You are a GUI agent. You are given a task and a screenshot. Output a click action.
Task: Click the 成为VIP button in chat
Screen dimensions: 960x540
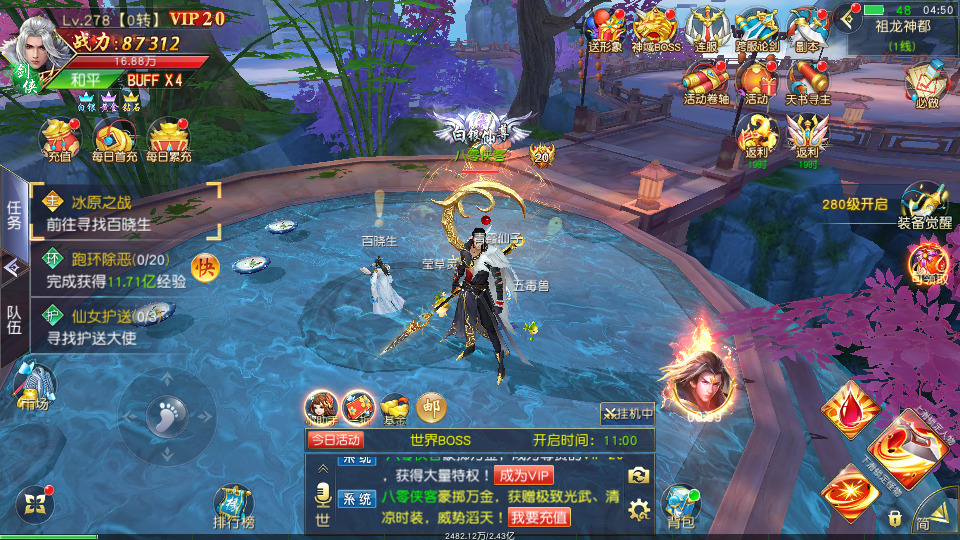pos(524,475)
